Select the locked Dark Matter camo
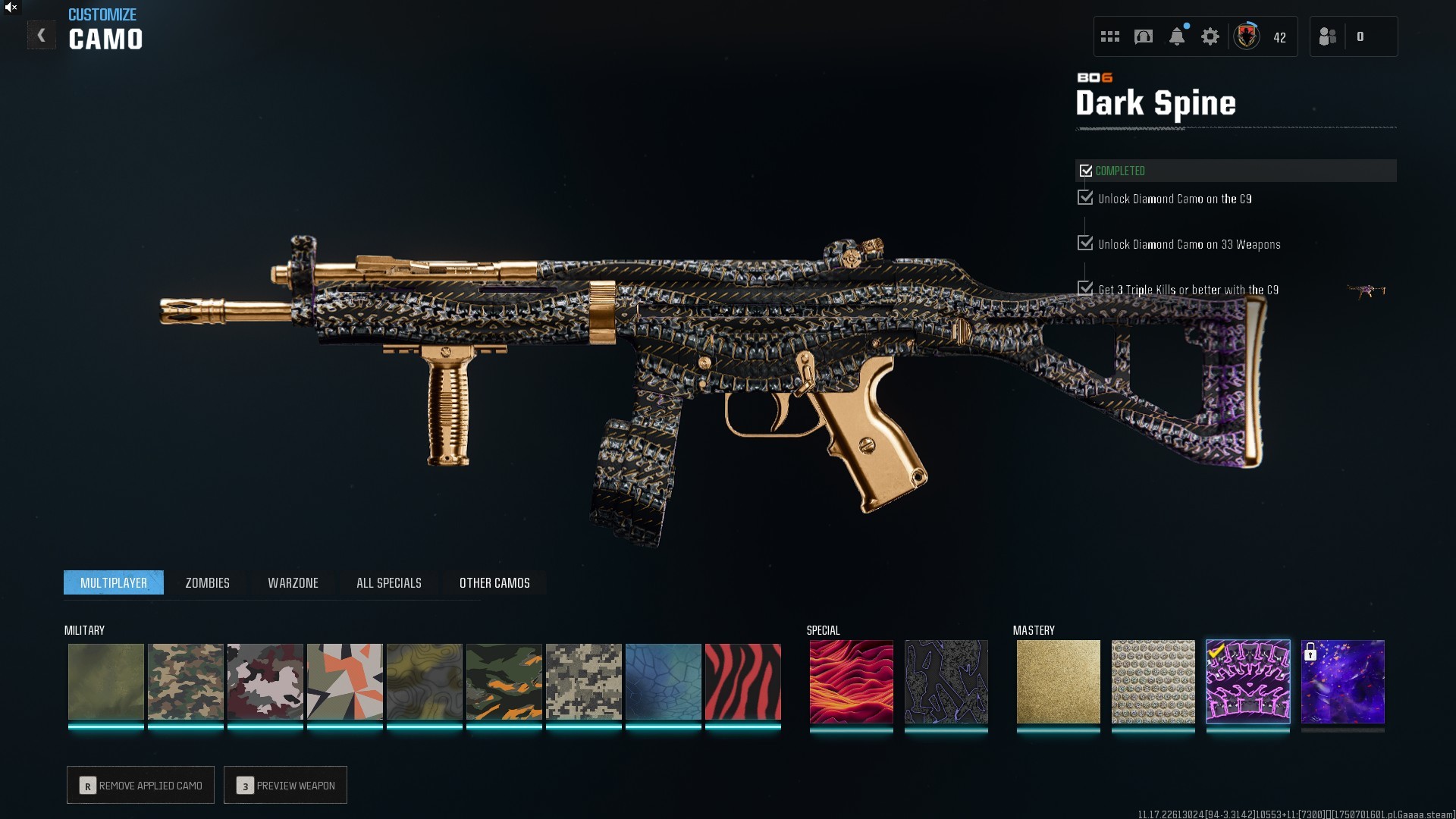 point(1342,682)
